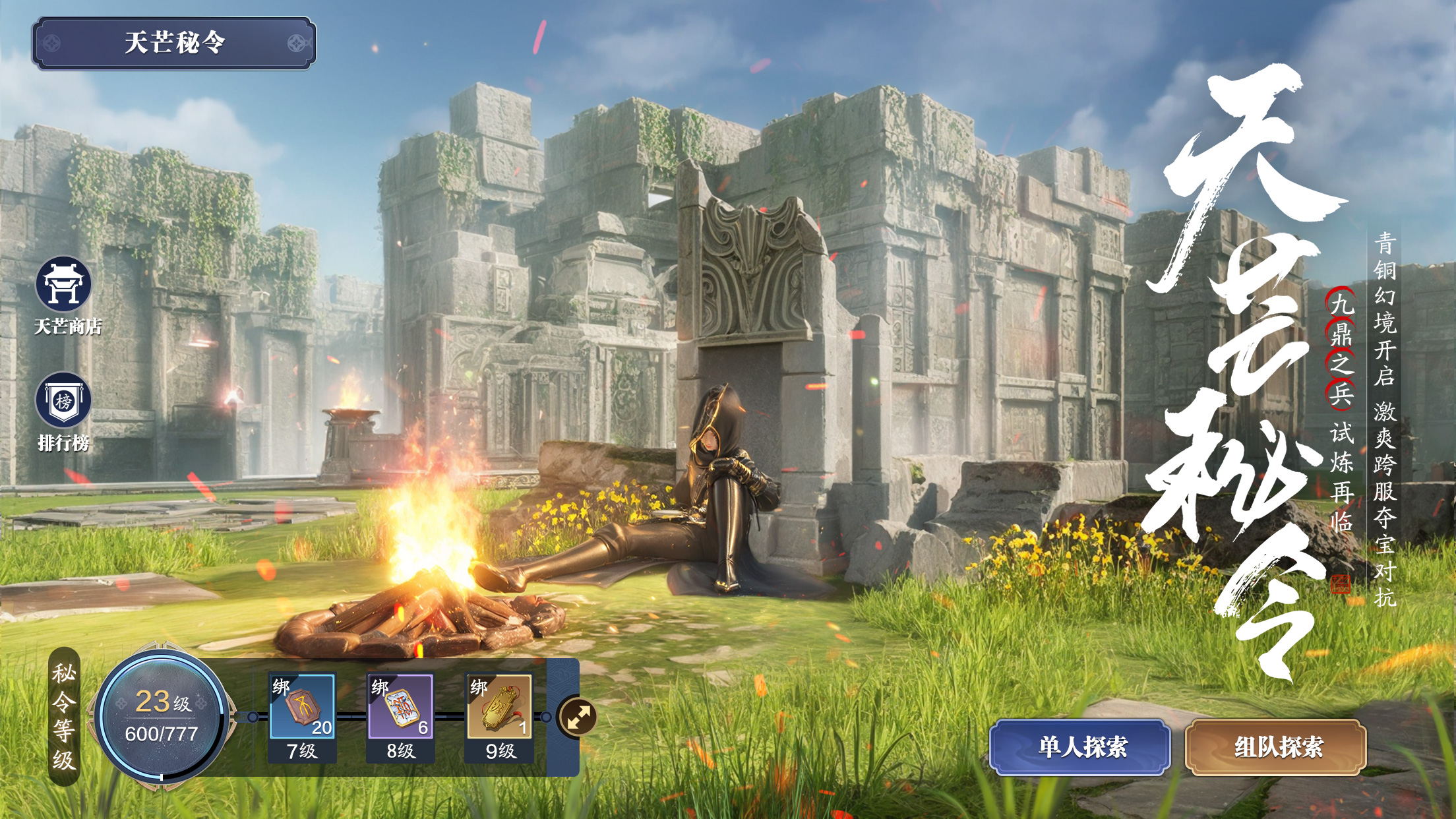Image resolution: width=1456 pixels, height=819 pixels.
Task: Click the 天芒秘令 title banner
Action: coord(174,43)
